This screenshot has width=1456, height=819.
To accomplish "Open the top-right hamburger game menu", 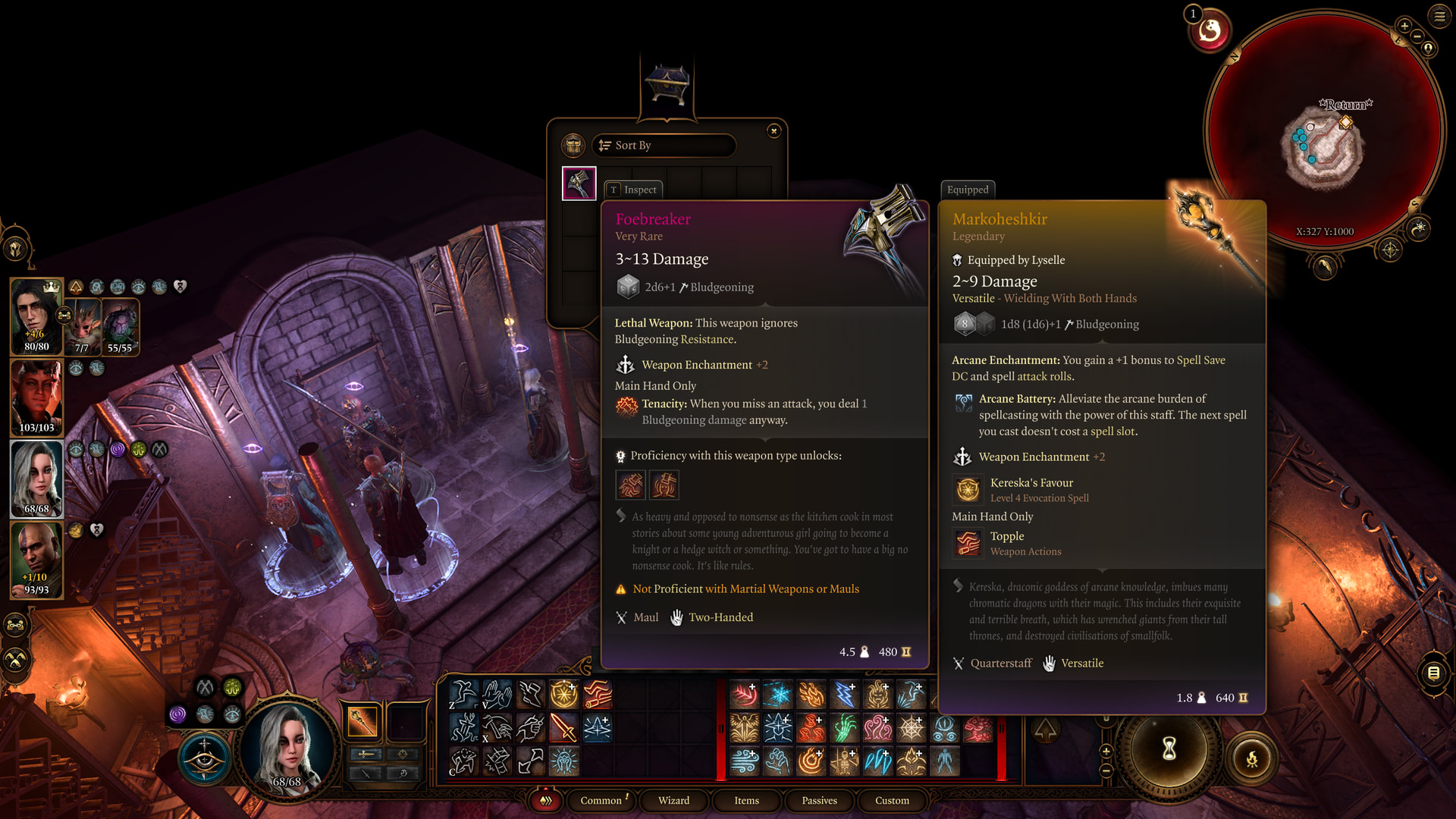I will 1439,15.
